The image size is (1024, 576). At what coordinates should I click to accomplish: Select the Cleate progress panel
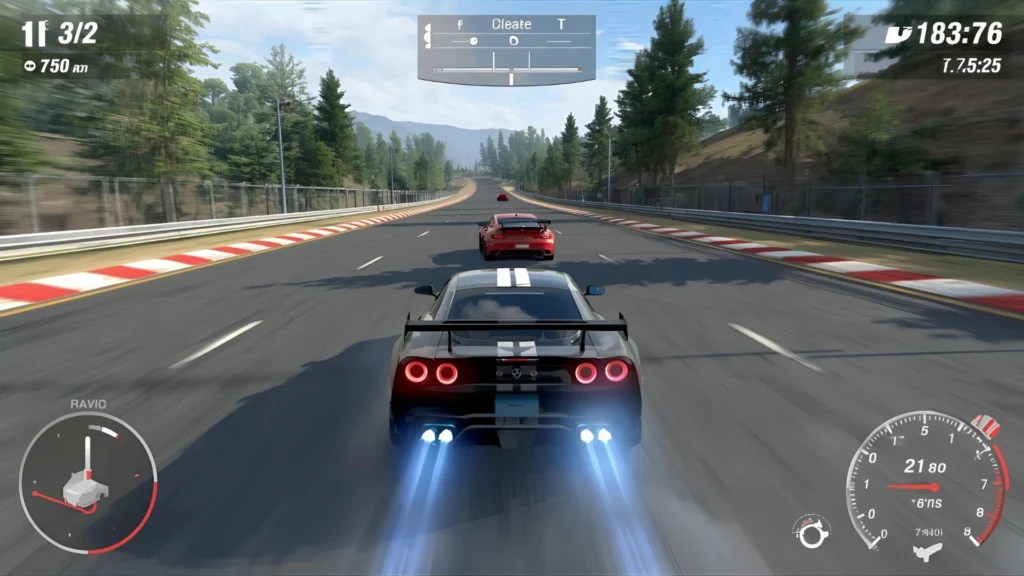(x=506, y=50)
